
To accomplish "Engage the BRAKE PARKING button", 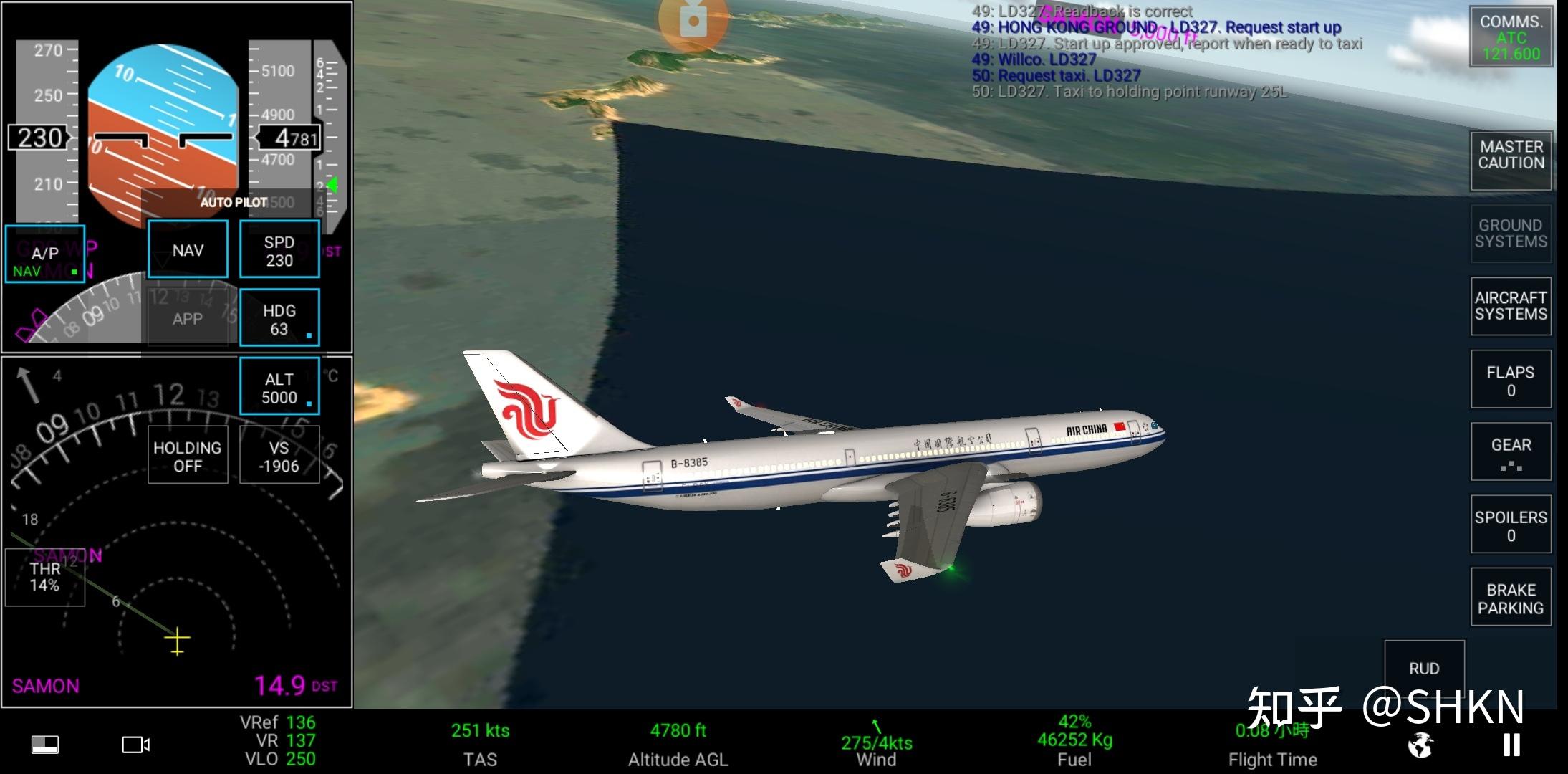I will click(x=1511, y=598).
